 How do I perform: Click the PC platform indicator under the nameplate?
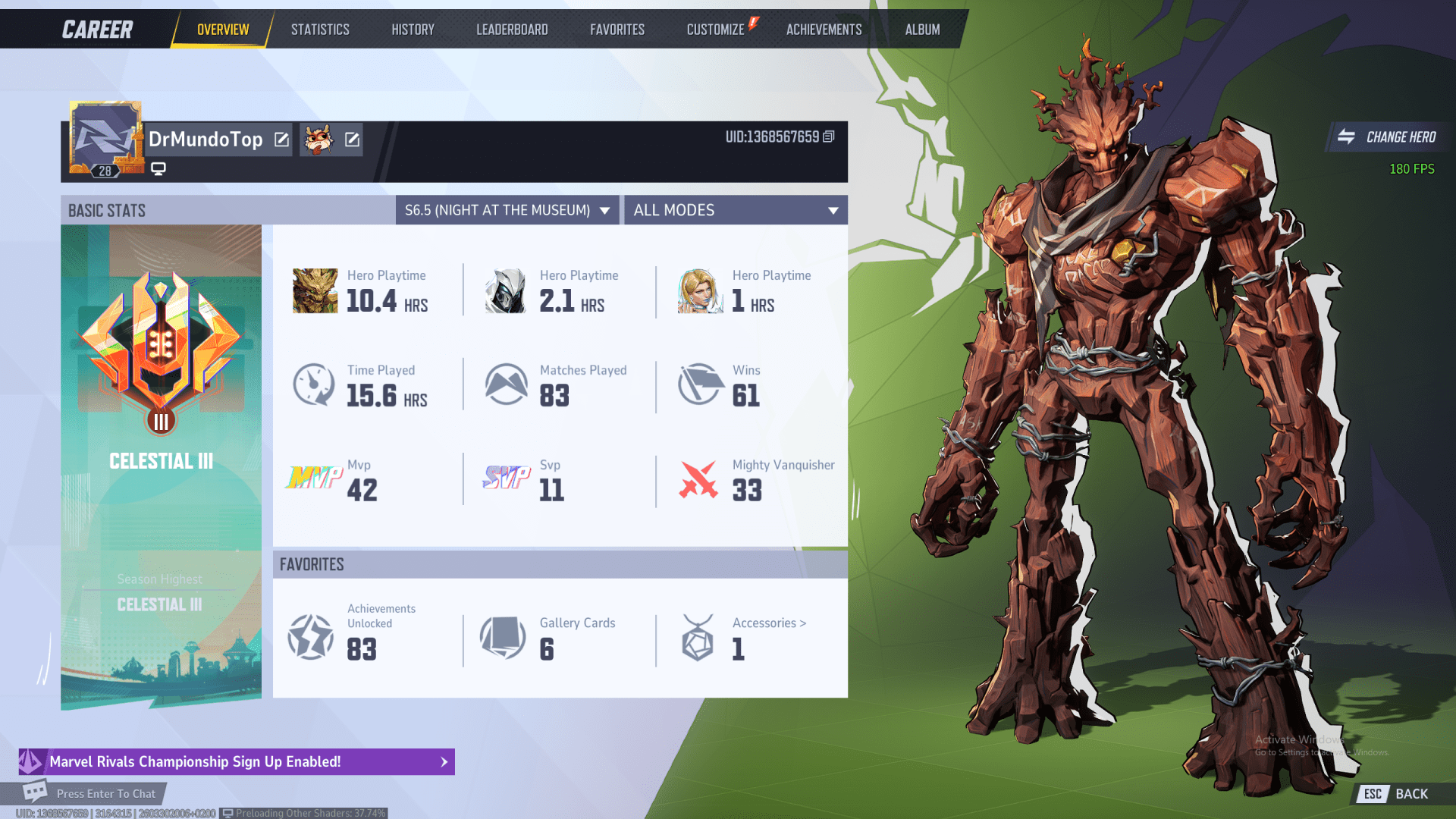pyautogui.click(x=157, y=168)
